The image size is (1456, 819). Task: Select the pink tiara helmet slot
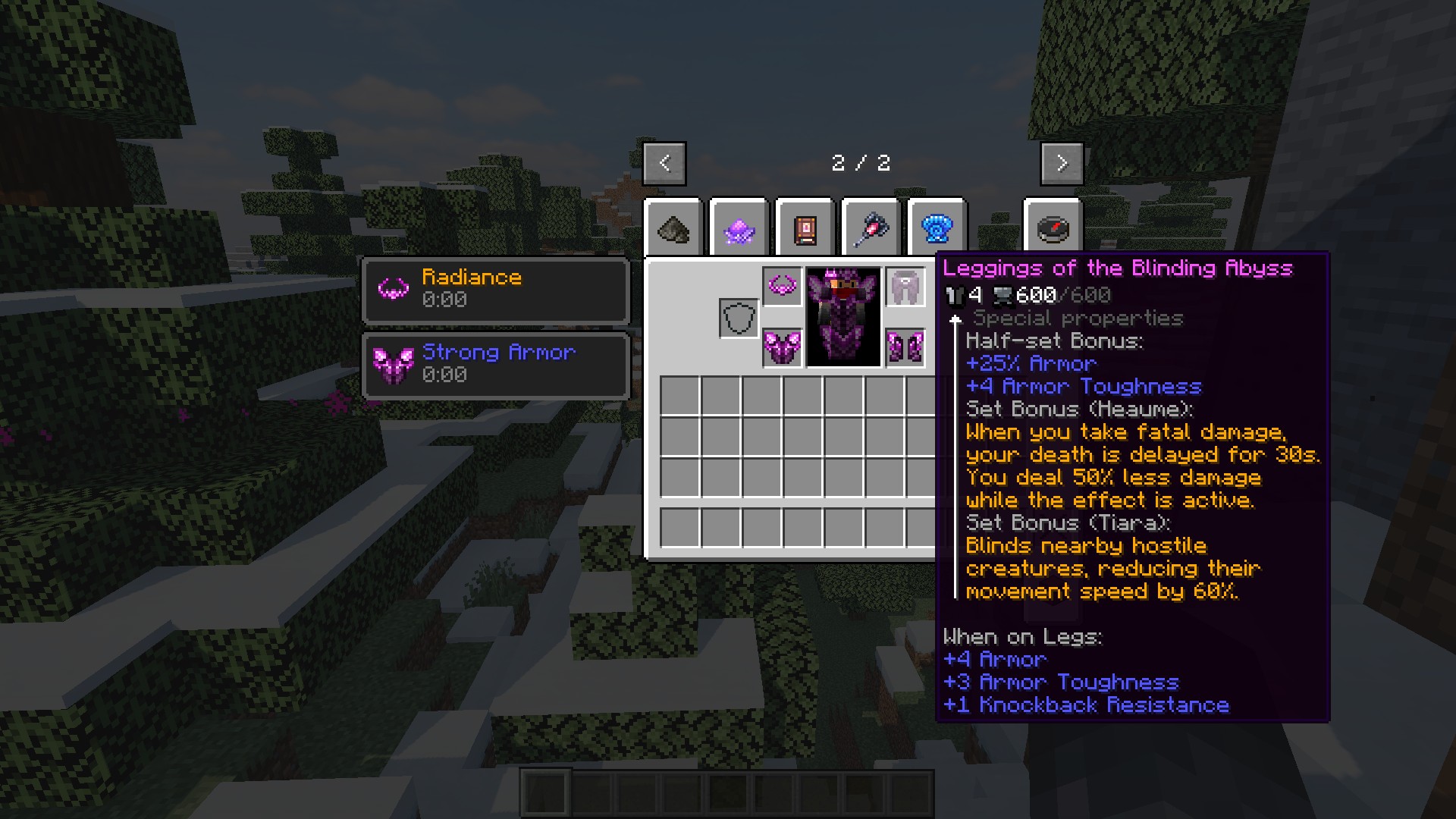coord(782,287)
